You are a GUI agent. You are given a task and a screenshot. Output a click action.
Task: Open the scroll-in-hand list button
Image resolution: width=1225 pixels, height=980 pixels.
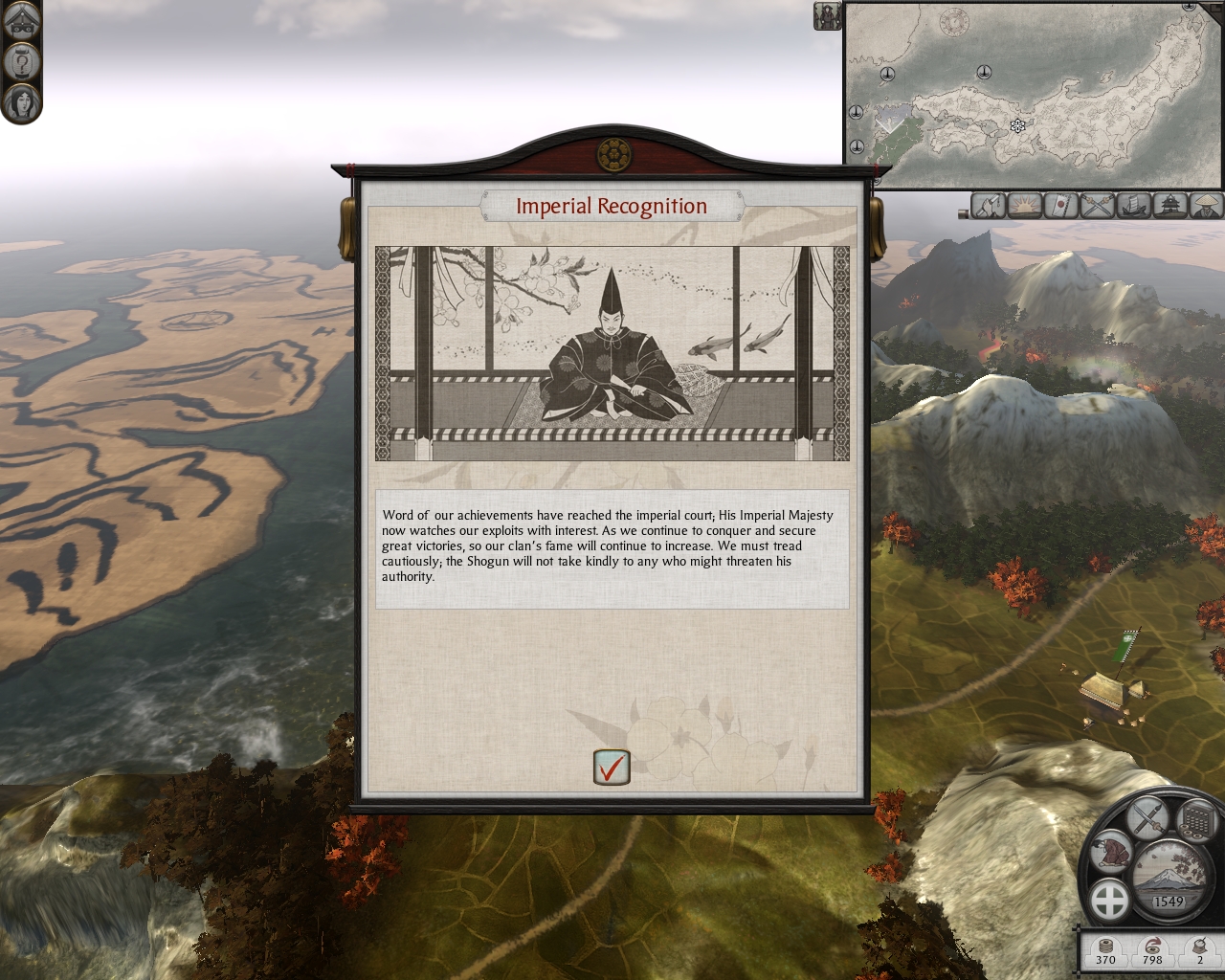tap(990, 205)
